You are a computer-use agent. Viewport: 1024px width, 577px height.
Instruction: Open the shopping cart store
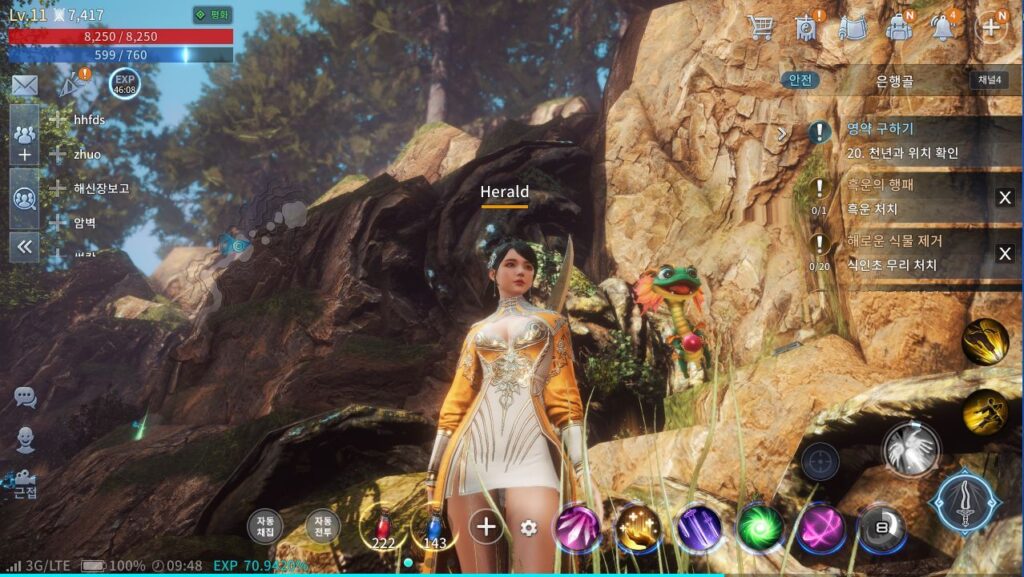761,27
